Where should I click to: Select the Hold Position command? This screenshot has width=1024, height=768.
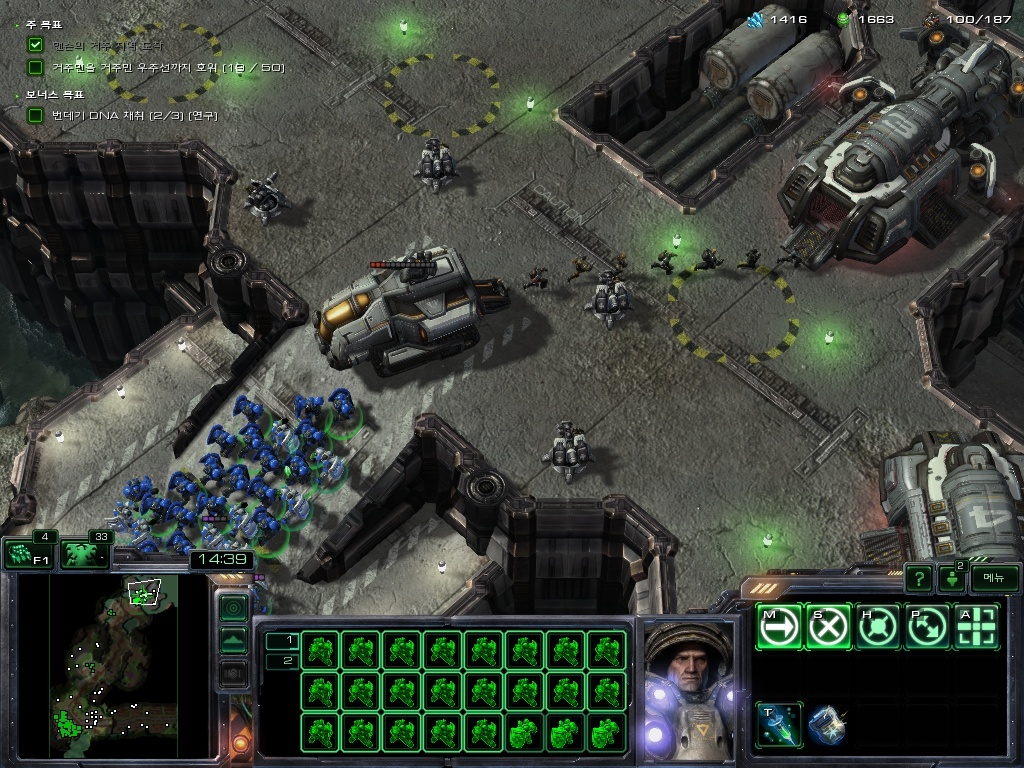click(x=879, y=627)
